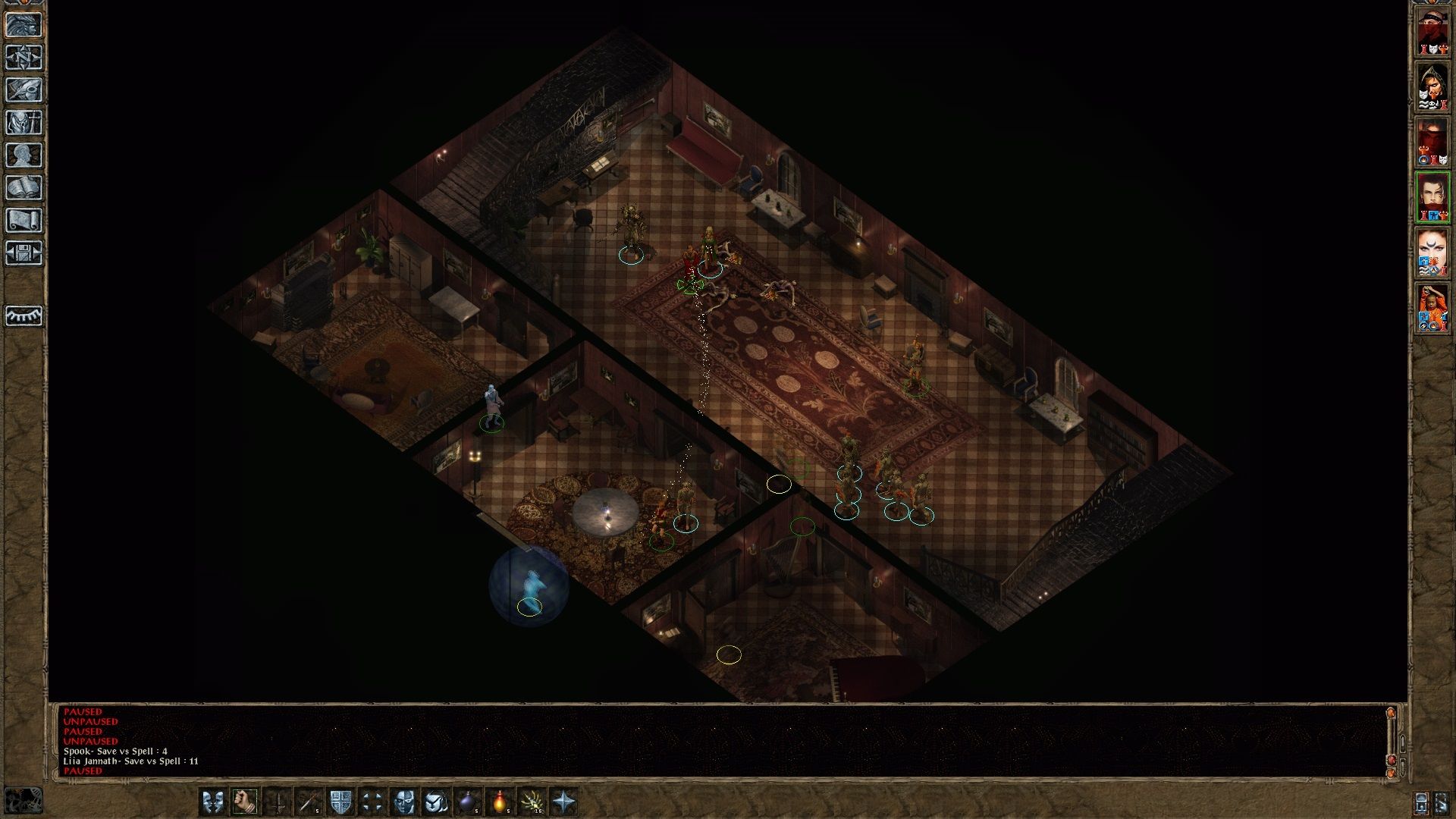Cast the sunburst spell with 16 charges
The height and width of the screenshot is (819, 1456).
coord(533,800)
